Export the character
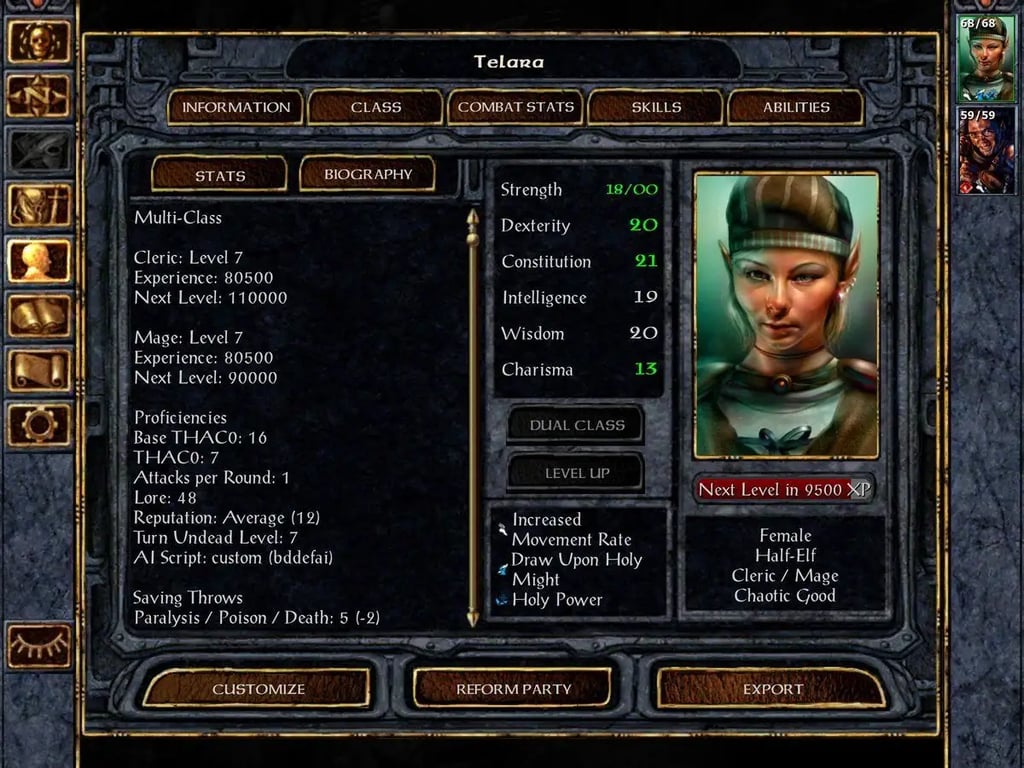The width and height of the screenshot is (1024, 768). click(x=772, y=689)
